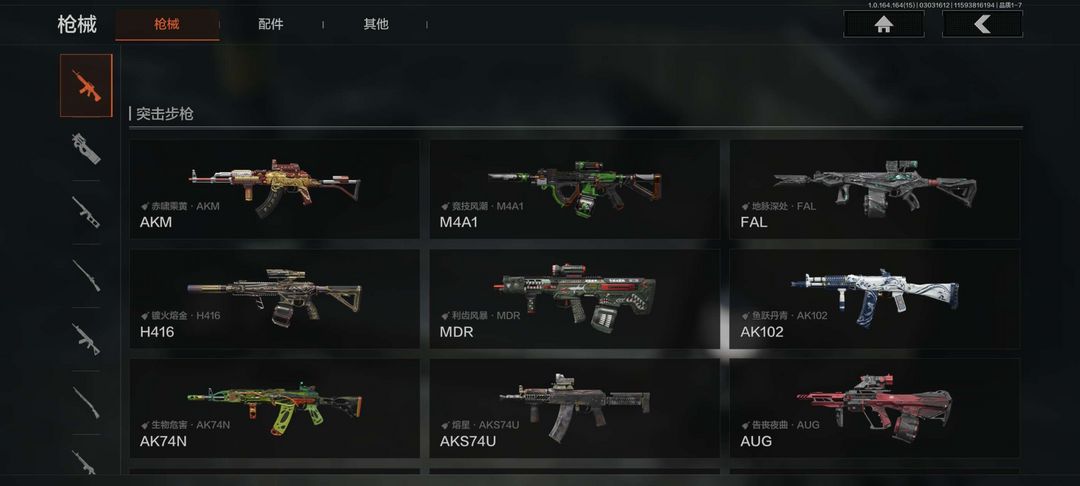Viewport: 1080px width, 486px height.
Task: Go to the home screen via house button
Action: click(x=883, y=24)
